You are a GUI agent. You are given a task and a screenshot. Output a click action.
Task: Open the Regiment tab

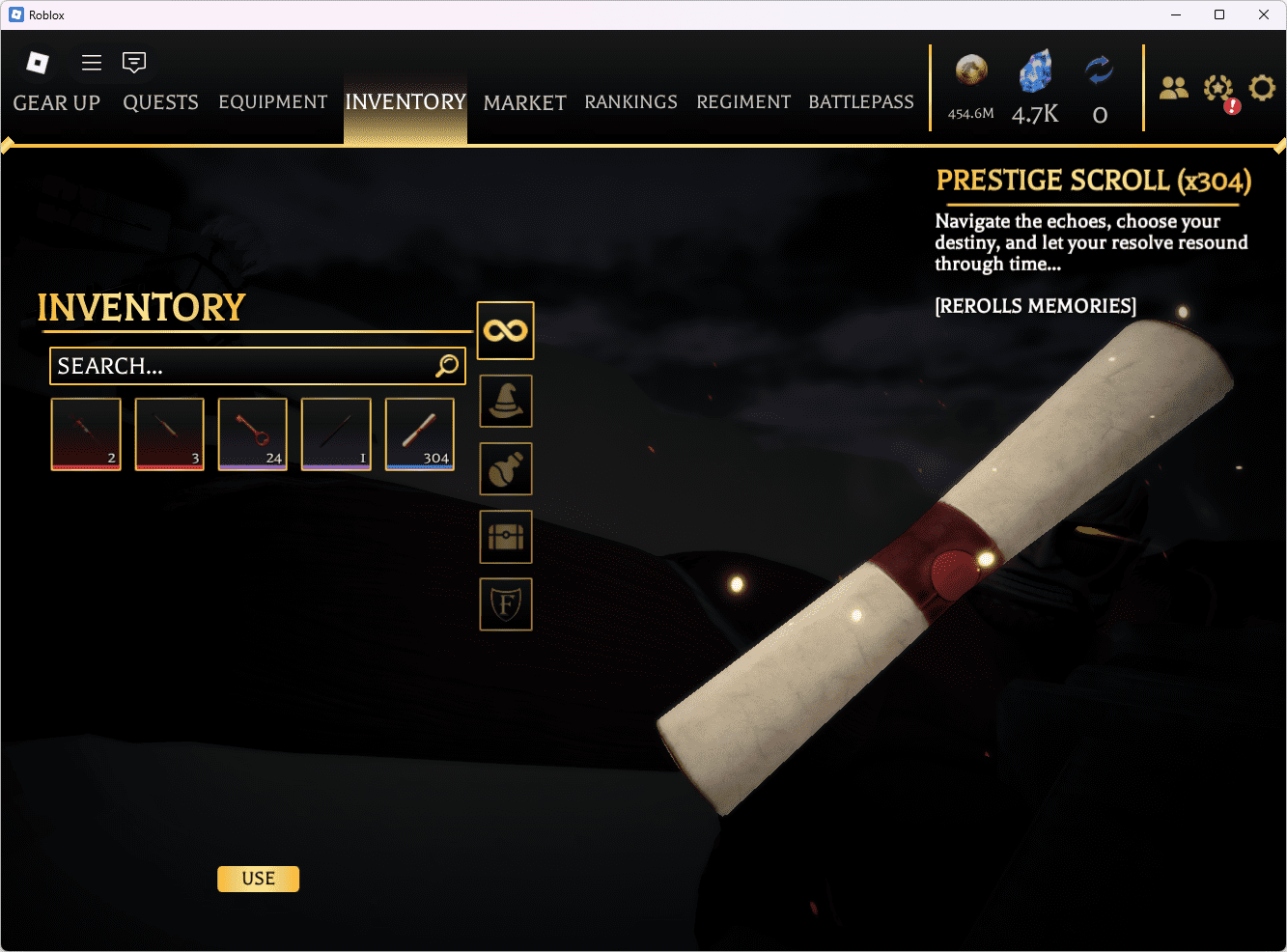(x=743, y=102)
